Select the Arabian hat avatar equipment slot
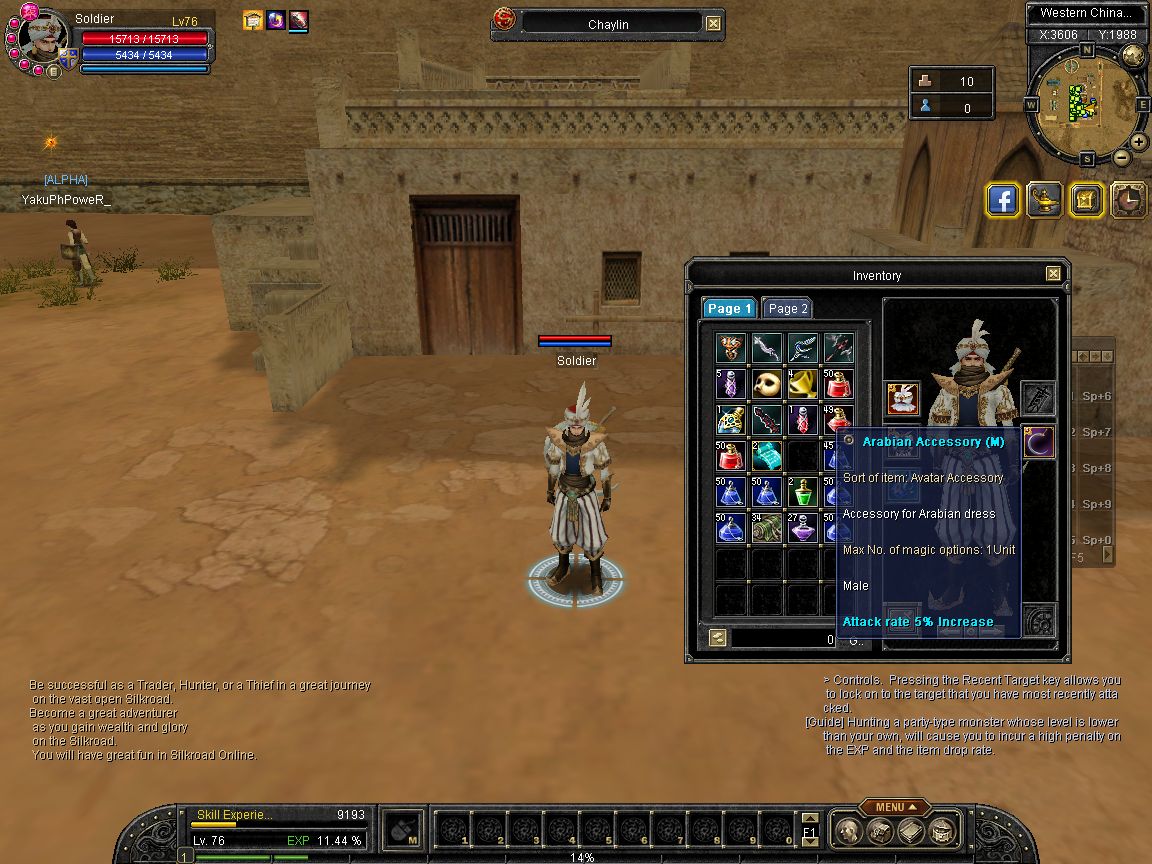Screen dimensions: 1152x864 point(901,399)
